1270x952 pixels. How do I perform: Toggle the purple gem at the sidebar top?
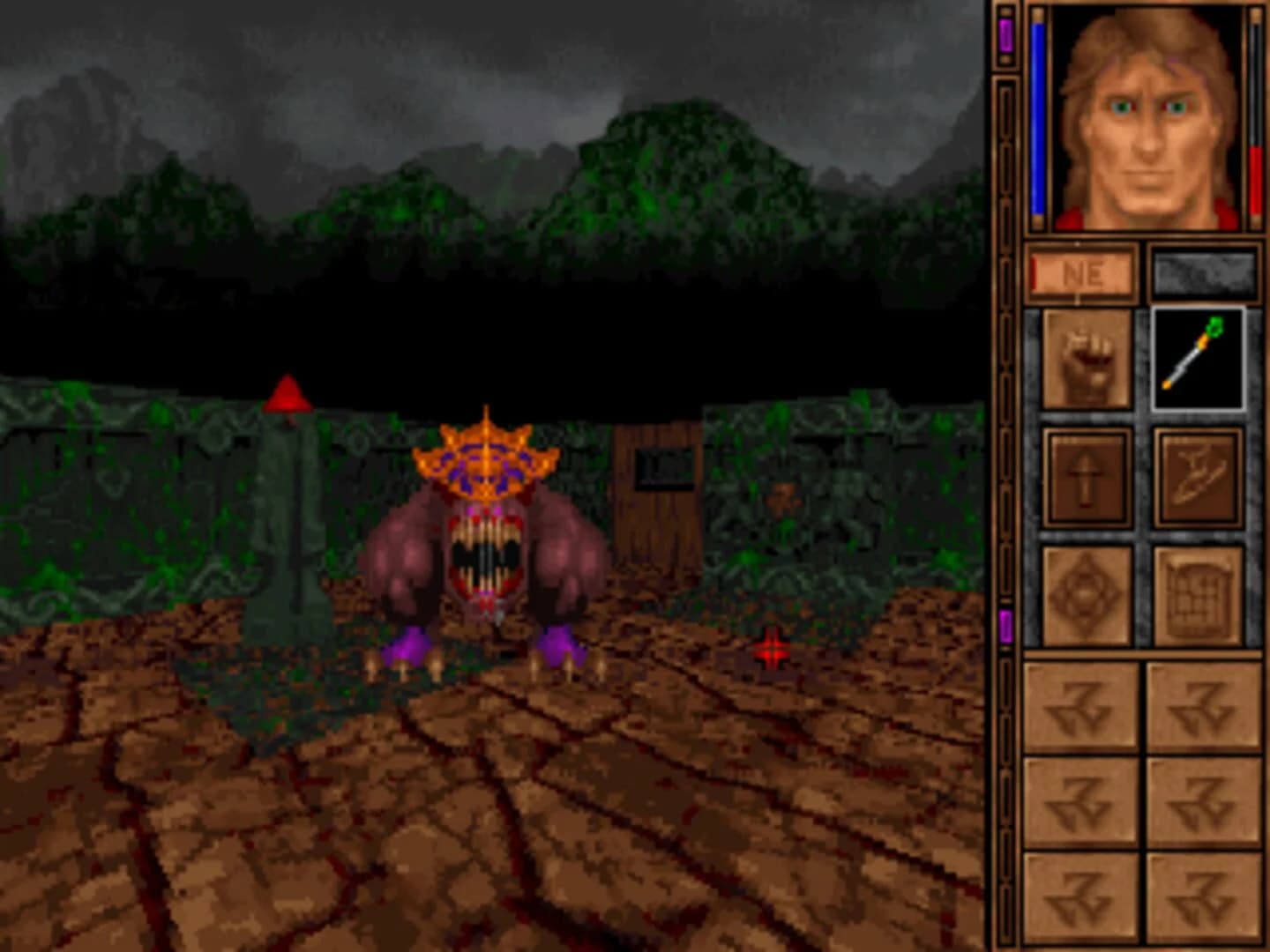tap(1006, 33)
